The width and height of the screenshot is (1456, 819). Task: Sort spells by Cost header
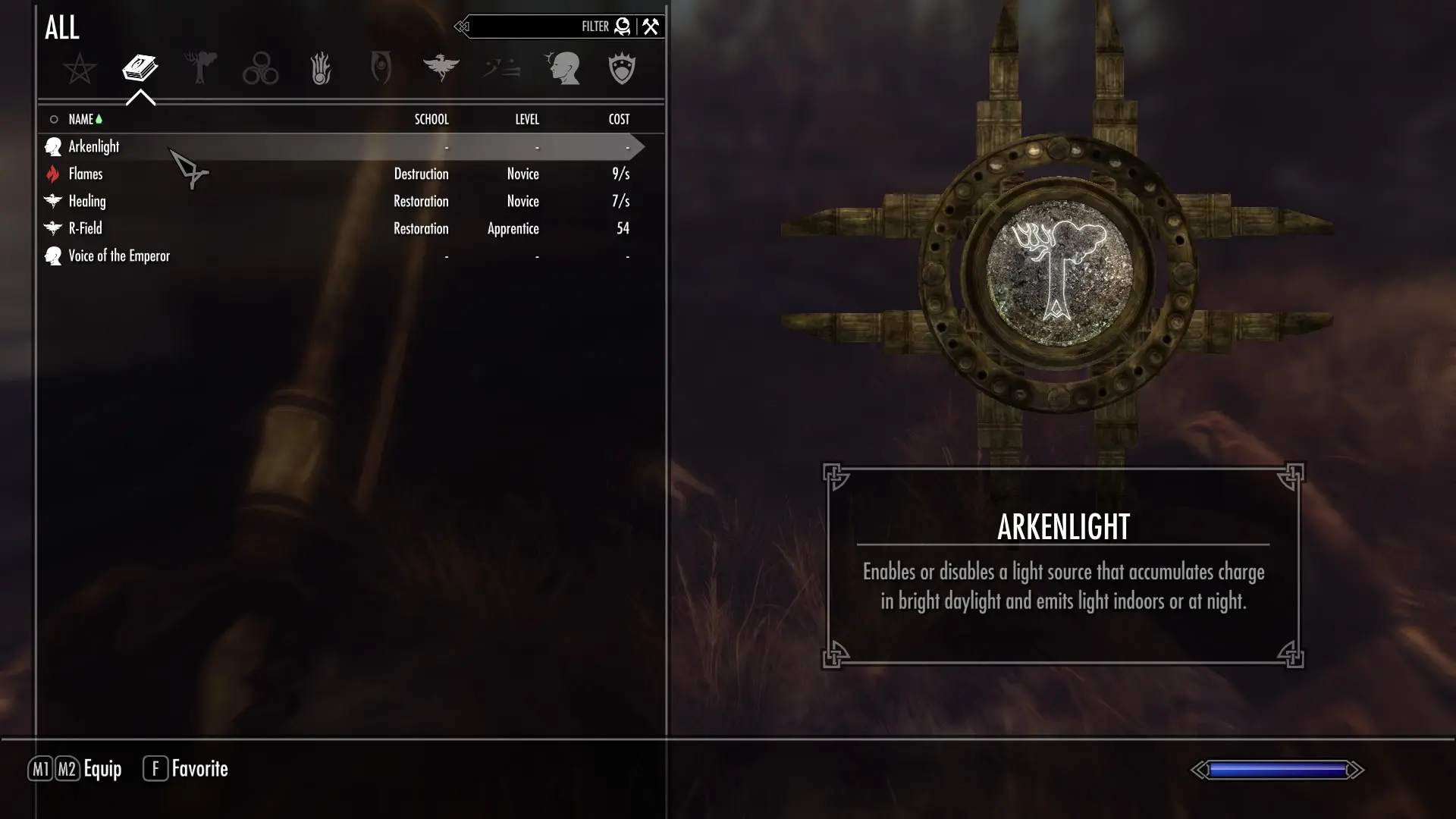(619, 119)
